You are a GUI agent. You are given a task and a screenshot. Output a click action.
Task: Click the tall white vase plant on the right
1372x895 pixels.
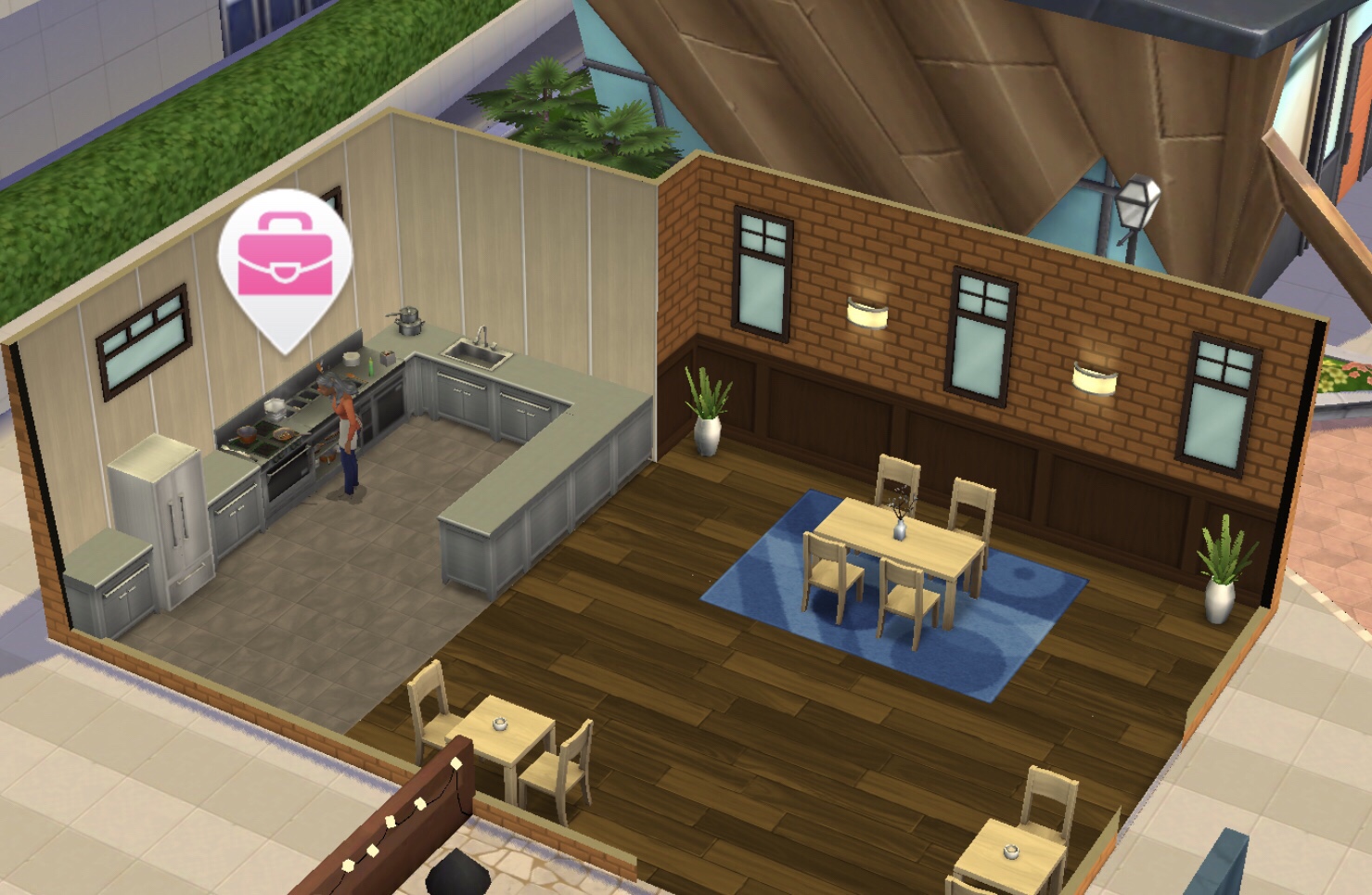[x=1218, y=568]
